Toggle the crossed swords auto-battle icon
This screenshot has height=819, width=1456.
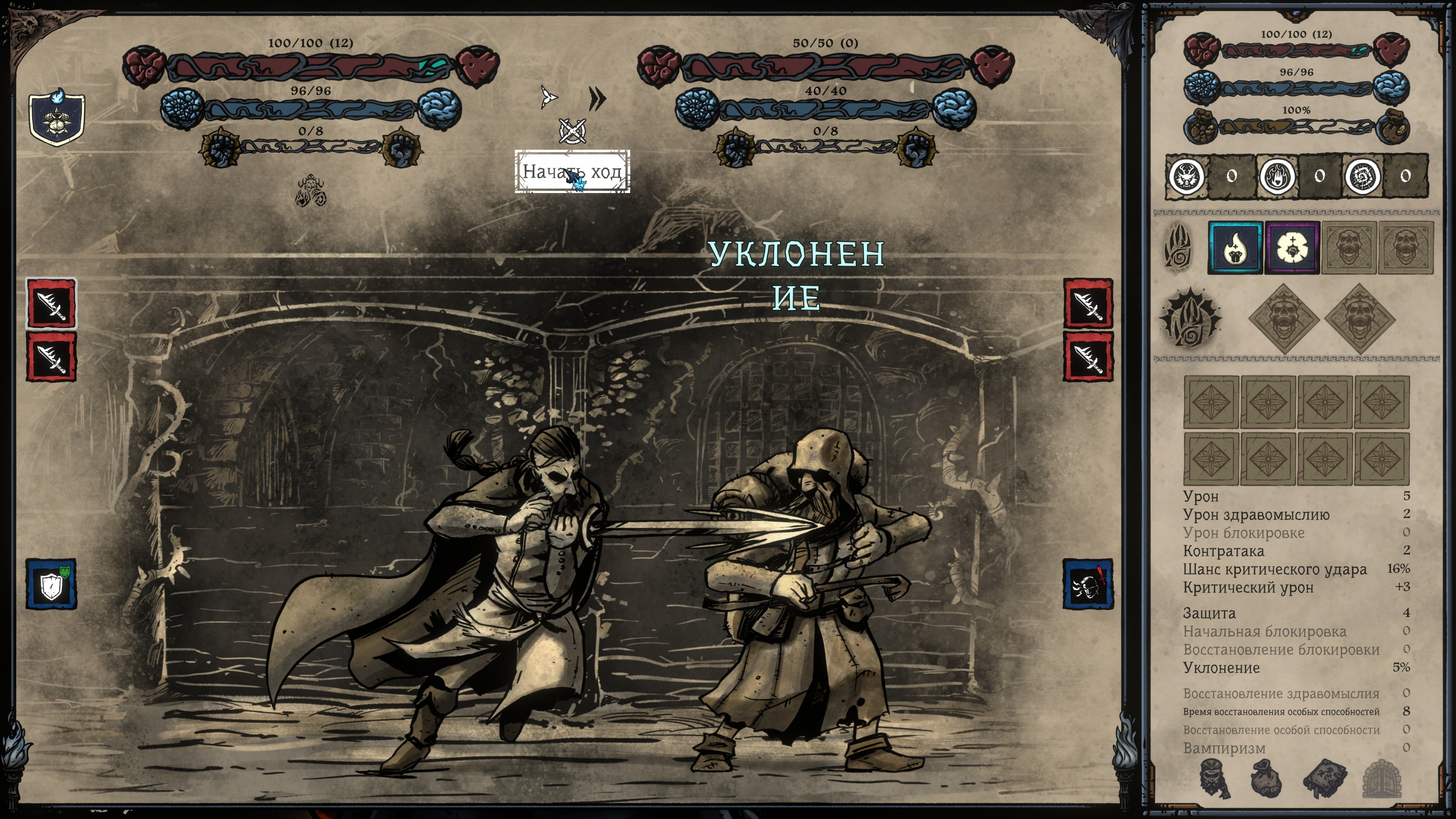point(572,131)
